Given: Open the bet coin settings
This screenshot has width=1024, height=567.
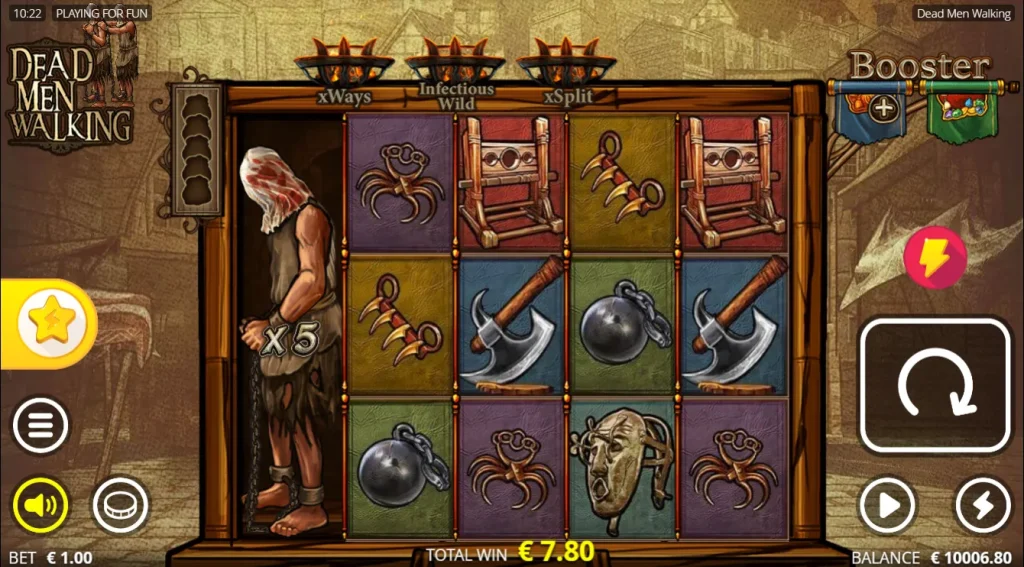Looking at the screenshot, I should pyautogui.click(x=120, y=506).
